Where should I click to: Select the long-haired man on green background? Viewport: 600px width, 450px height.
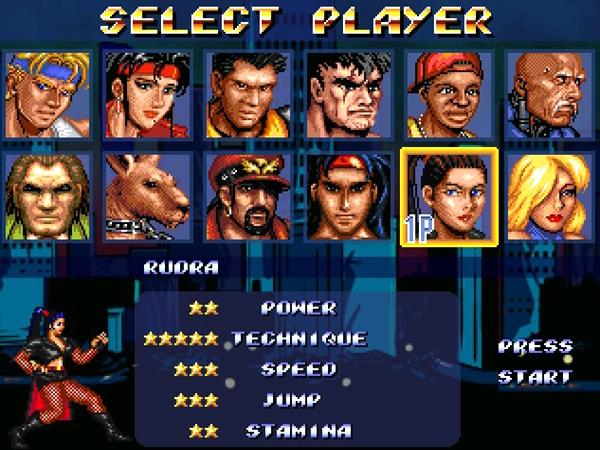[47, 196]
